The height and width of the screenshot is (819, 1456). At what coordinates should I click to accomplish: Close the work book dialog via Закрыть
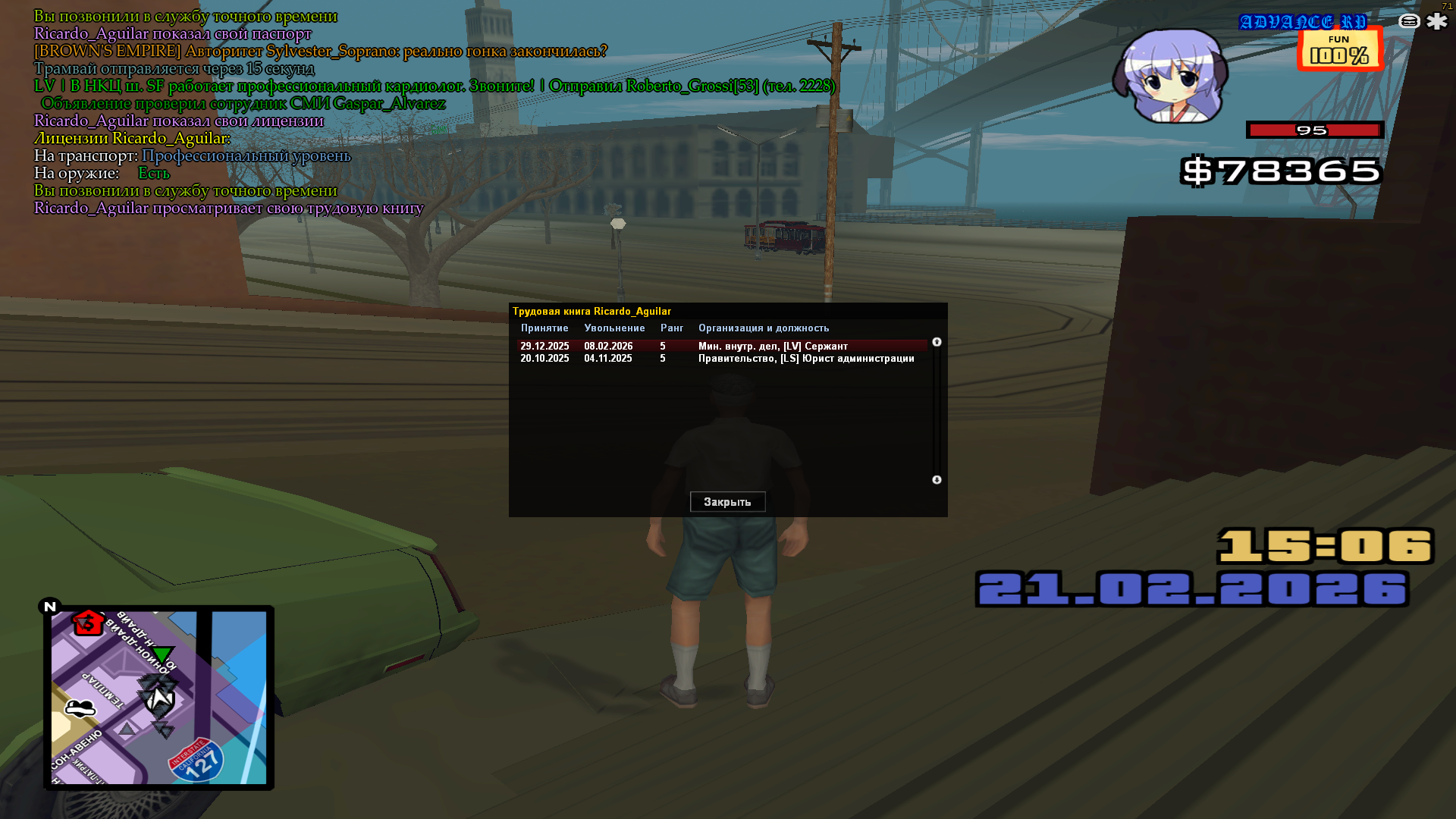pyautogui.click(x=727, y=502)
